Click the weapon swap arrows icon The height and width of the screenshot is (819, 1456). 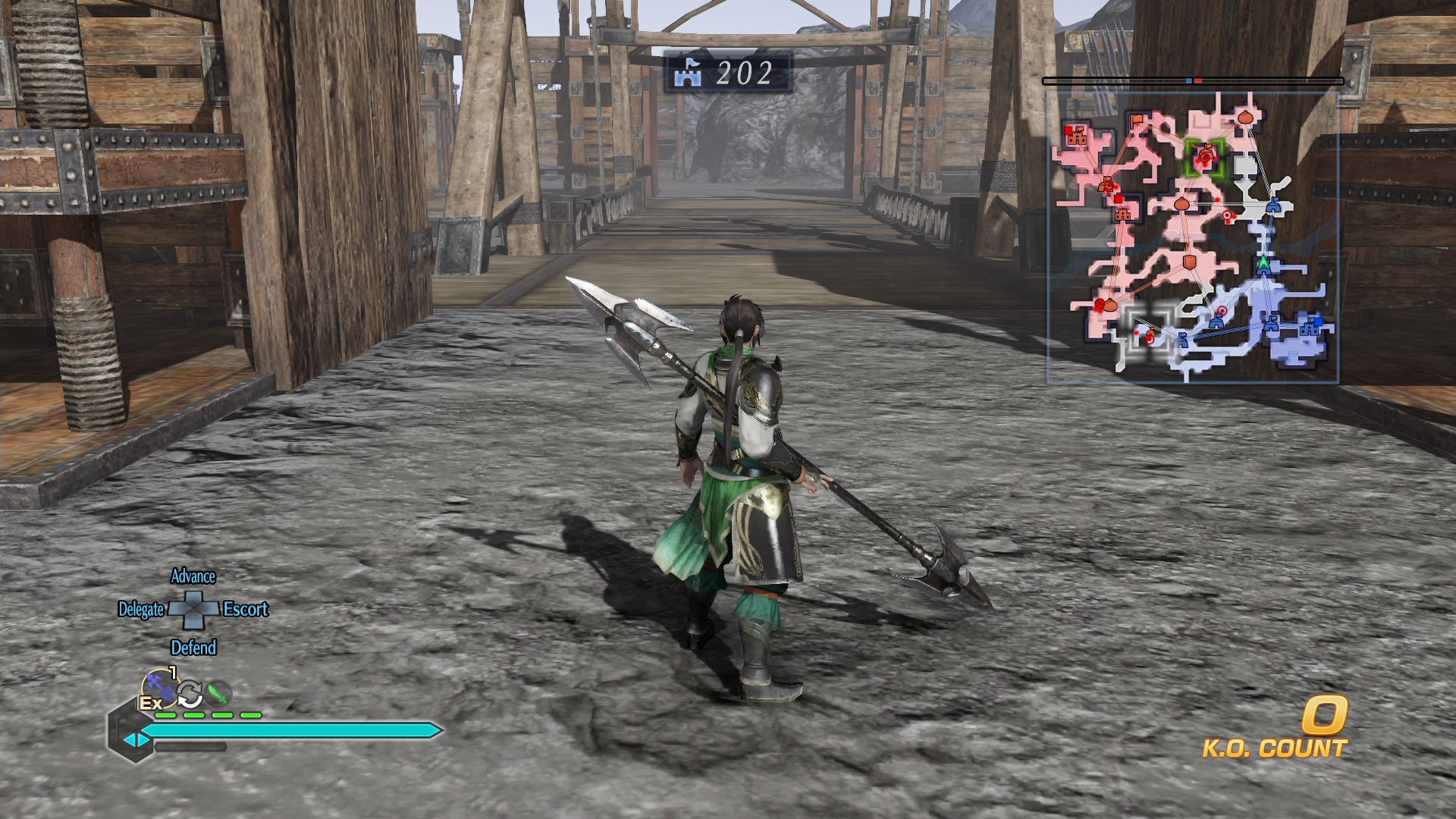190,693
